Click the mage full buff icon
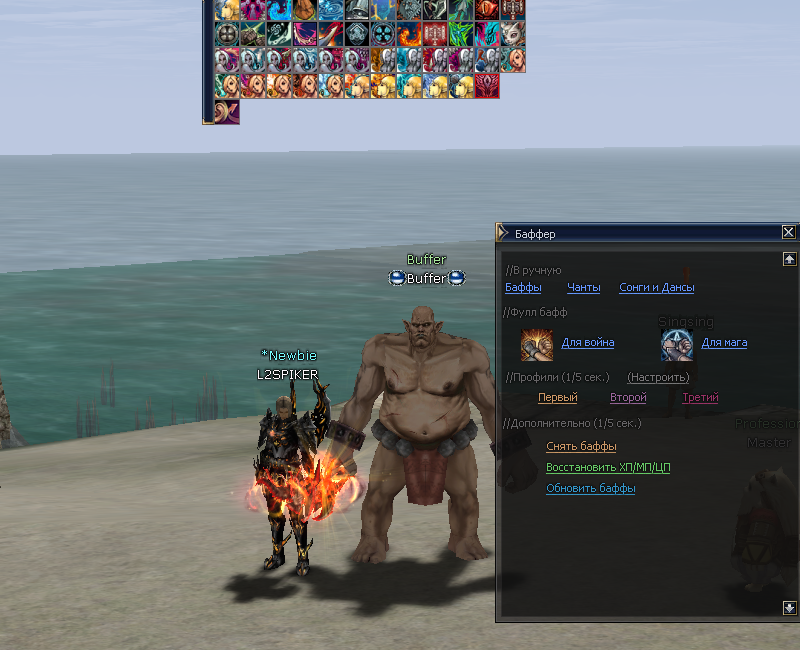Viewport: 800px width, 650px height. coord(677,345)
